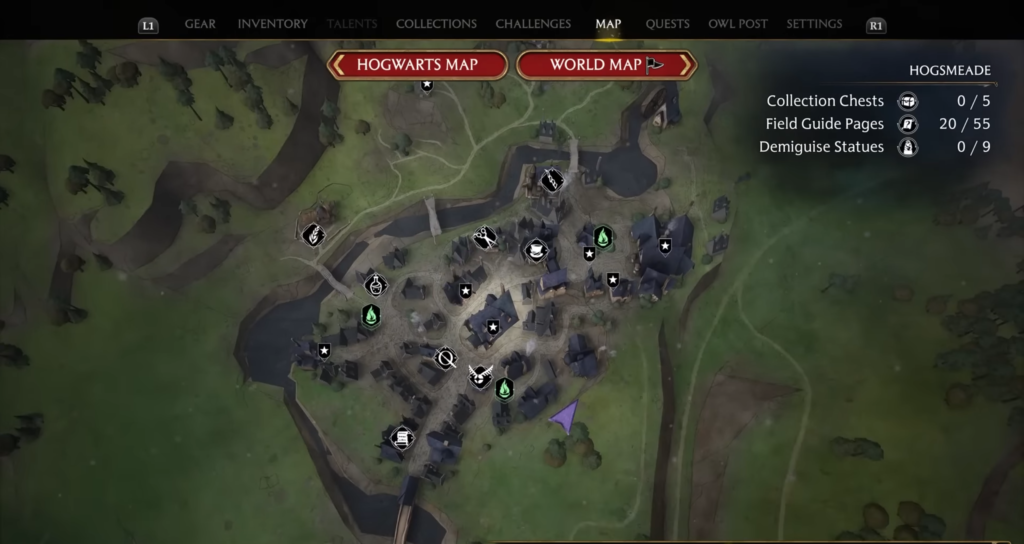View the Collections tab
This screenshot has width=1024, height=544.
(x=436, y=24)
